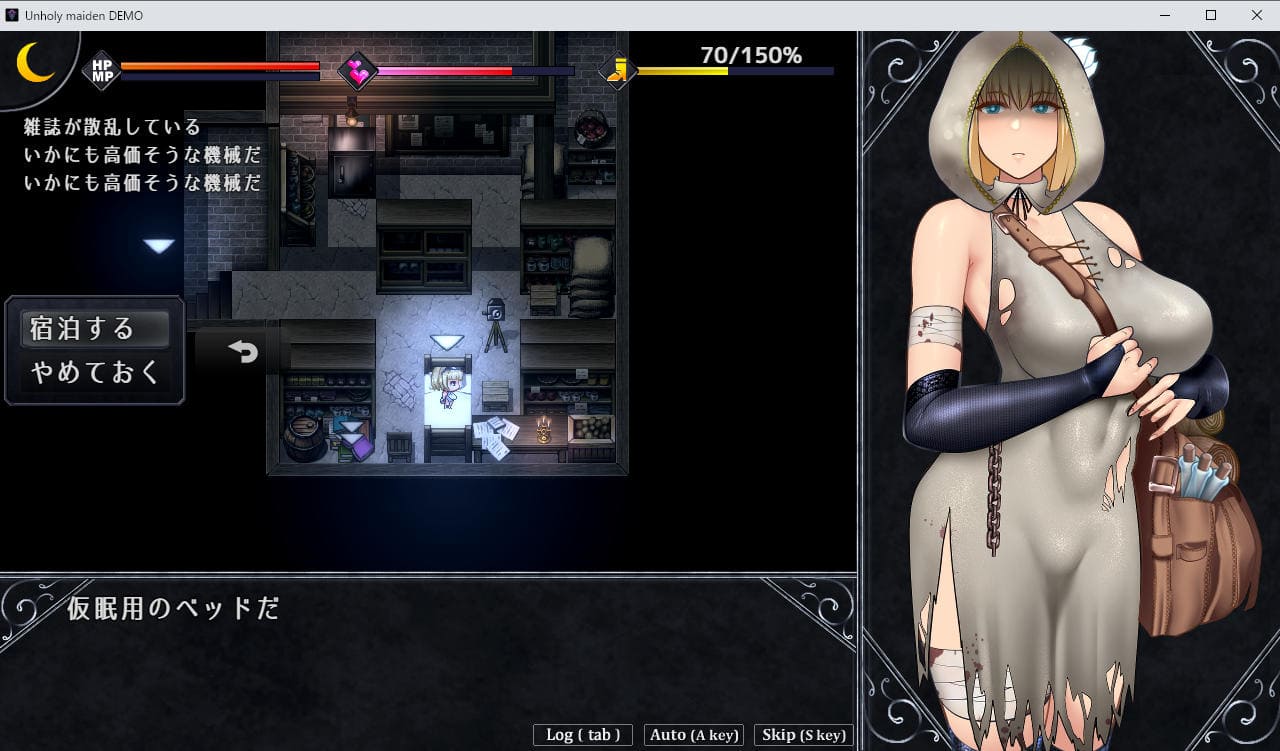Toggle Auto (A key) mode
This screenshot has width=1280, height=751.
click(x=694, y=735)
